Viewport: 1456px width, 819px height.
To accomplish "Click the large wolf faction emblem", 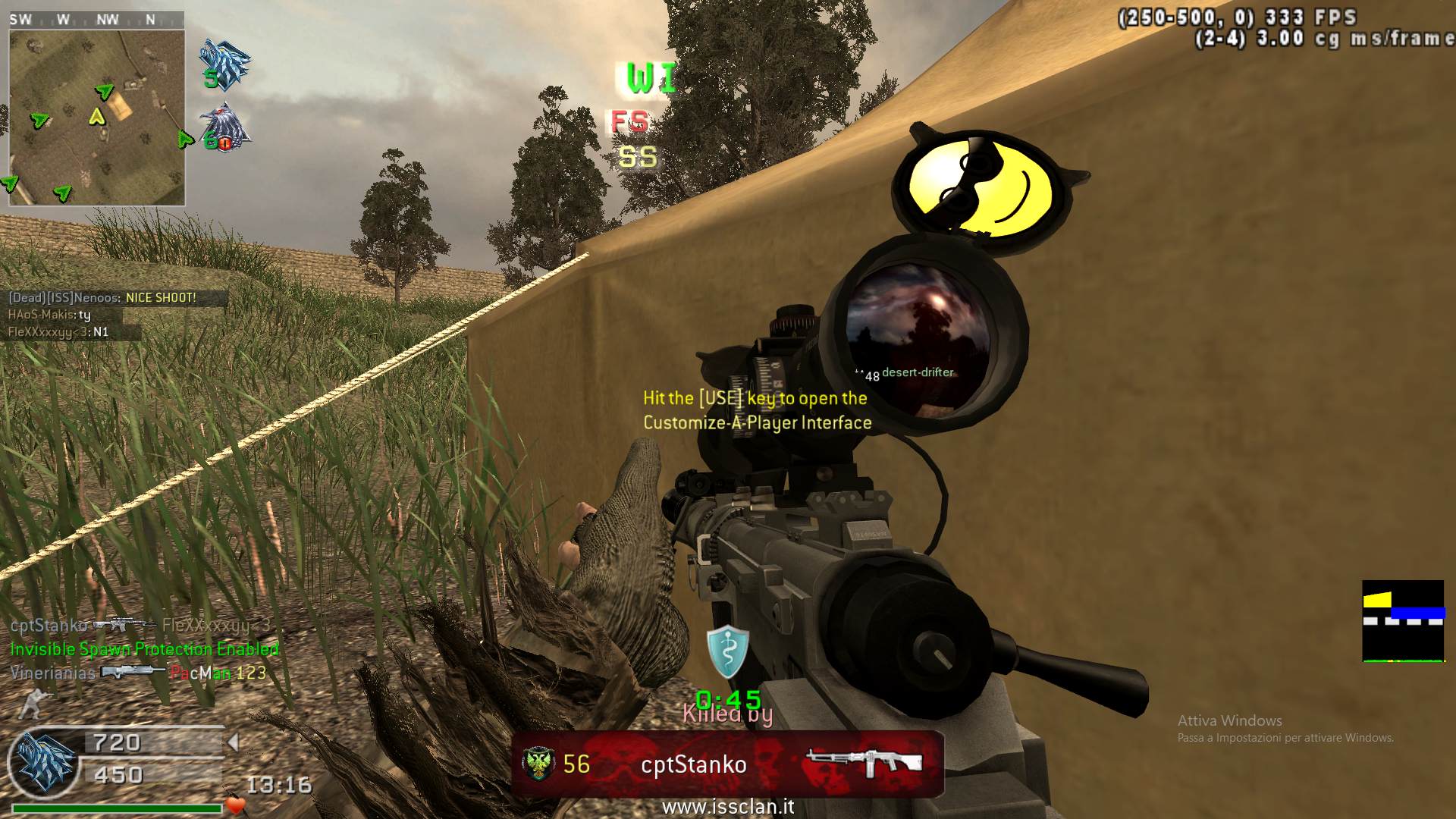I will click(x=44, y=760).
